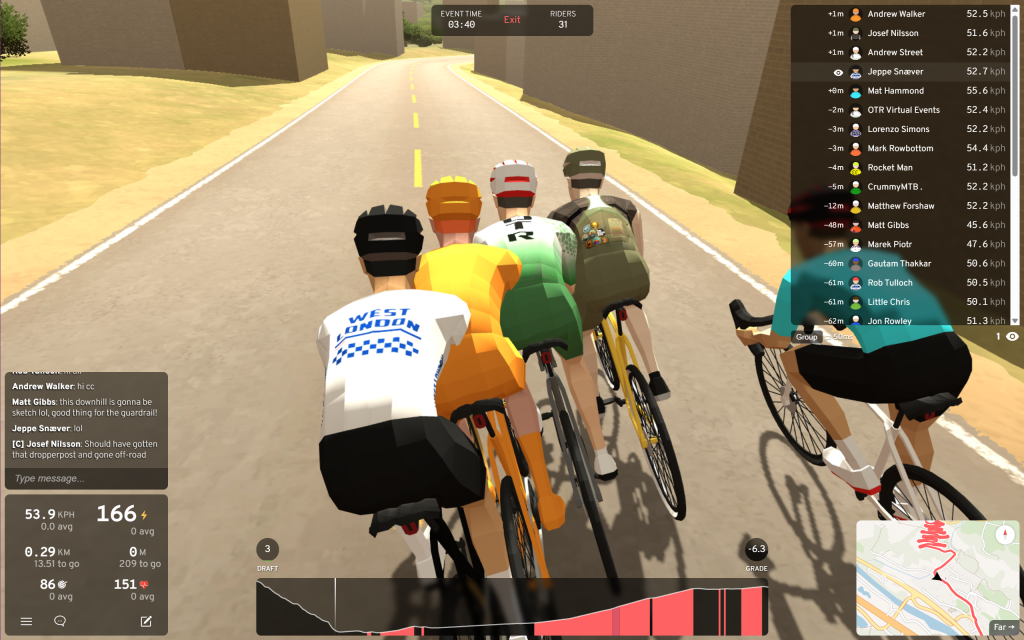Image resolution: width=1024 pixels, height=640 pixels.
Task: Exit the event
Action: [x=512, y=20]
